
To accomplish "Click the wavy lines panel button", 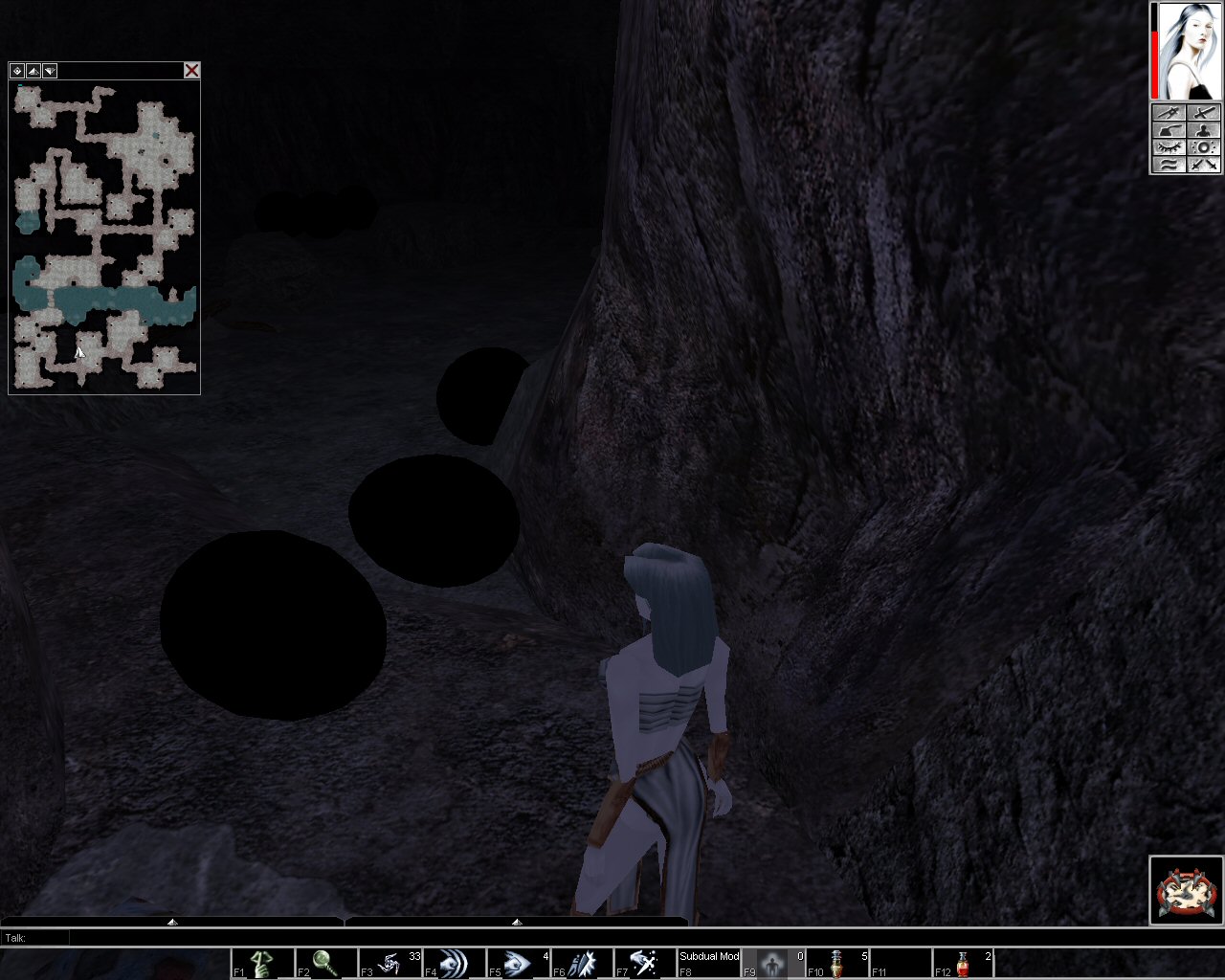I will click(1169, 165).
